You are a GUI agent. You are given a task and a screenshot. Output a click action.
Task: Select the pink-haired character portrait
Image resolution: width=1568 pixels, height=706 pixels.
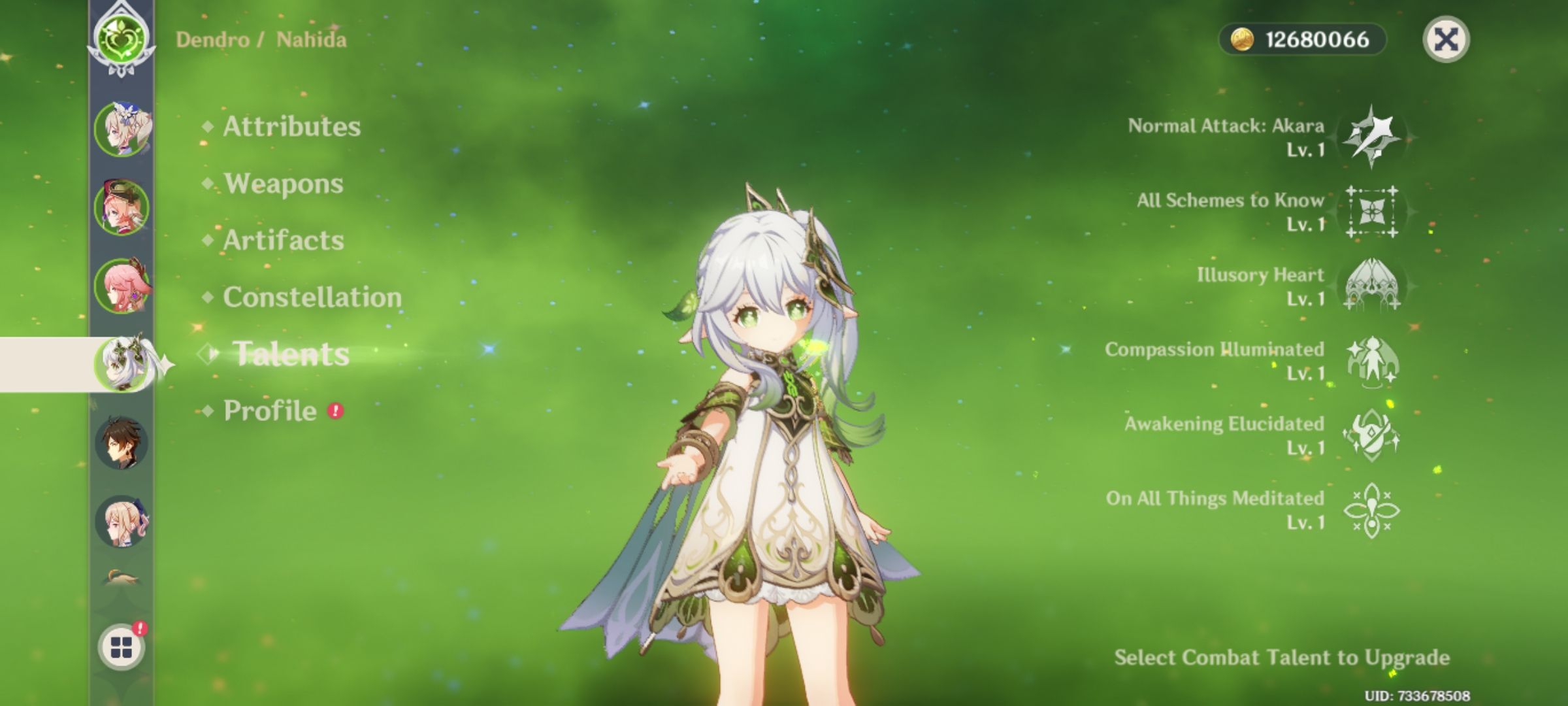point(121,286)
